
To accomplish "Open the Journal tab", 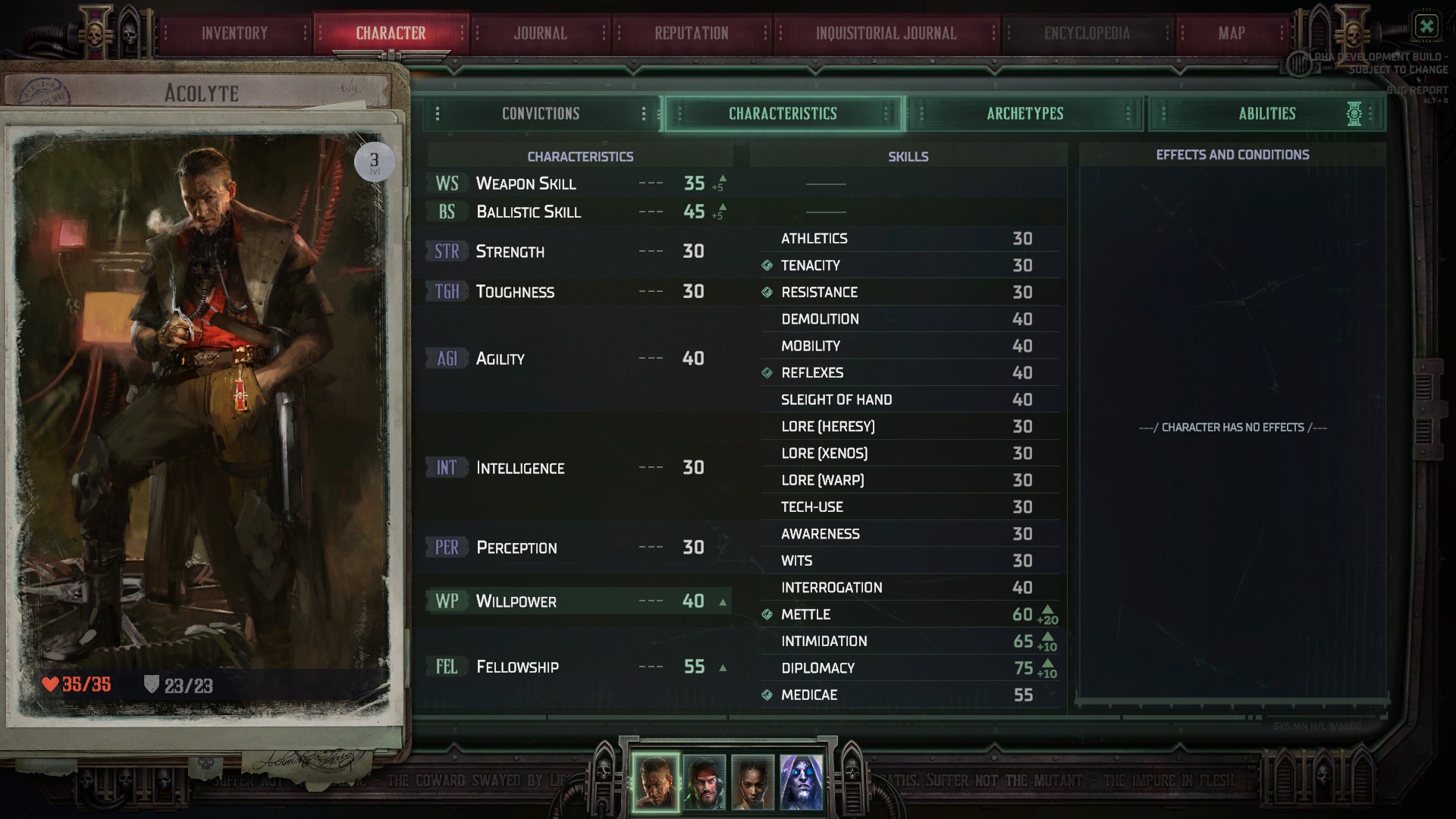I will click(x=540, y=33).
